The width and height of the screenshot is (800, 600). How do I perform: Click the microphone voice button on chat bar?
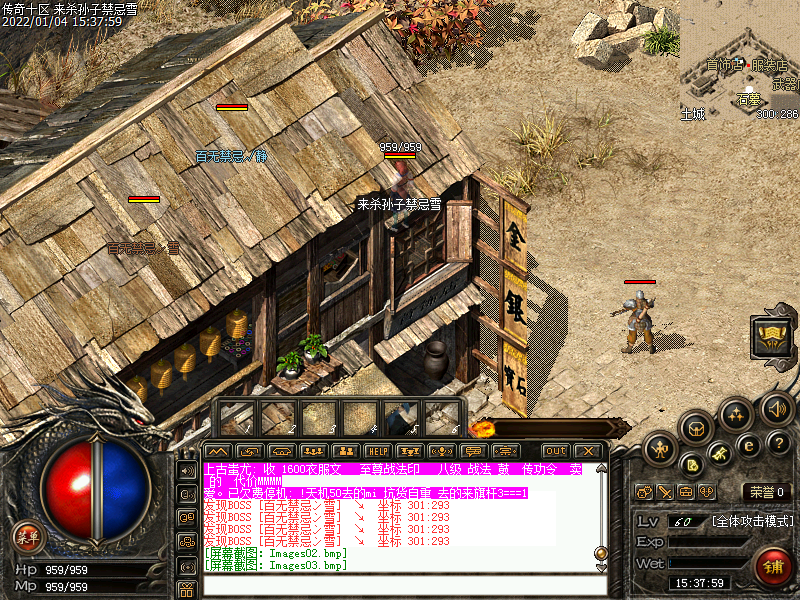440,451
